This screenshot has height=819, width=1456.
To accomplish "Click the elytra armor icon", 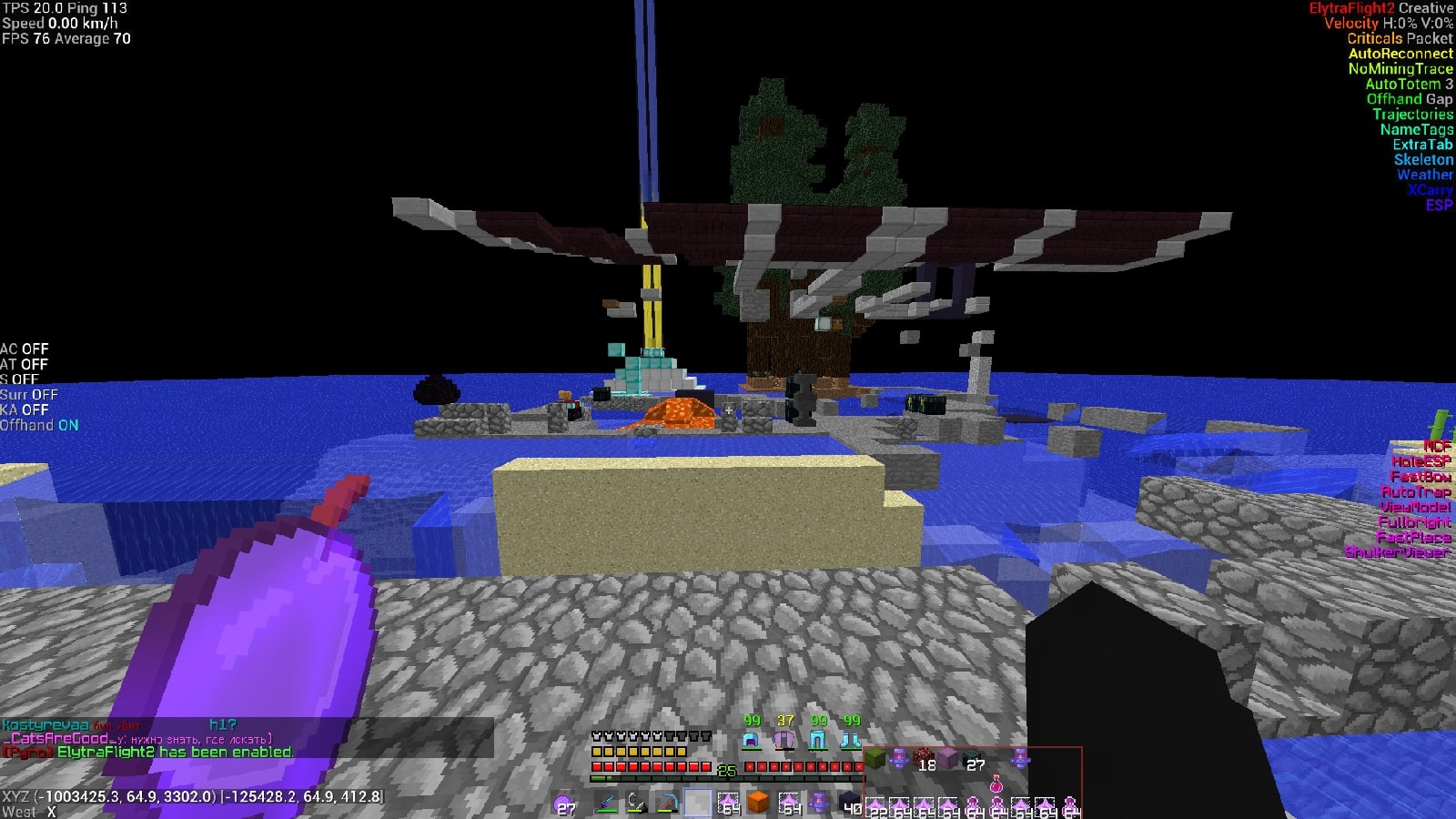I will click(x=784, y=741).
